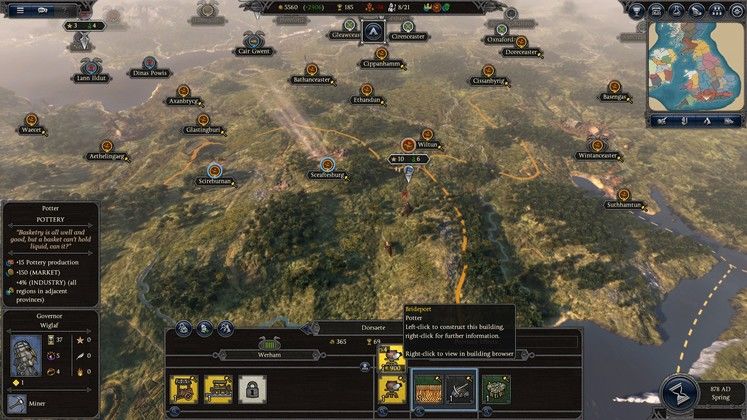Open the advisor chat bubble button
Image resolution: width=747 pixels, height=420 pixels.
pyautogui.click(x=44, y=9)
